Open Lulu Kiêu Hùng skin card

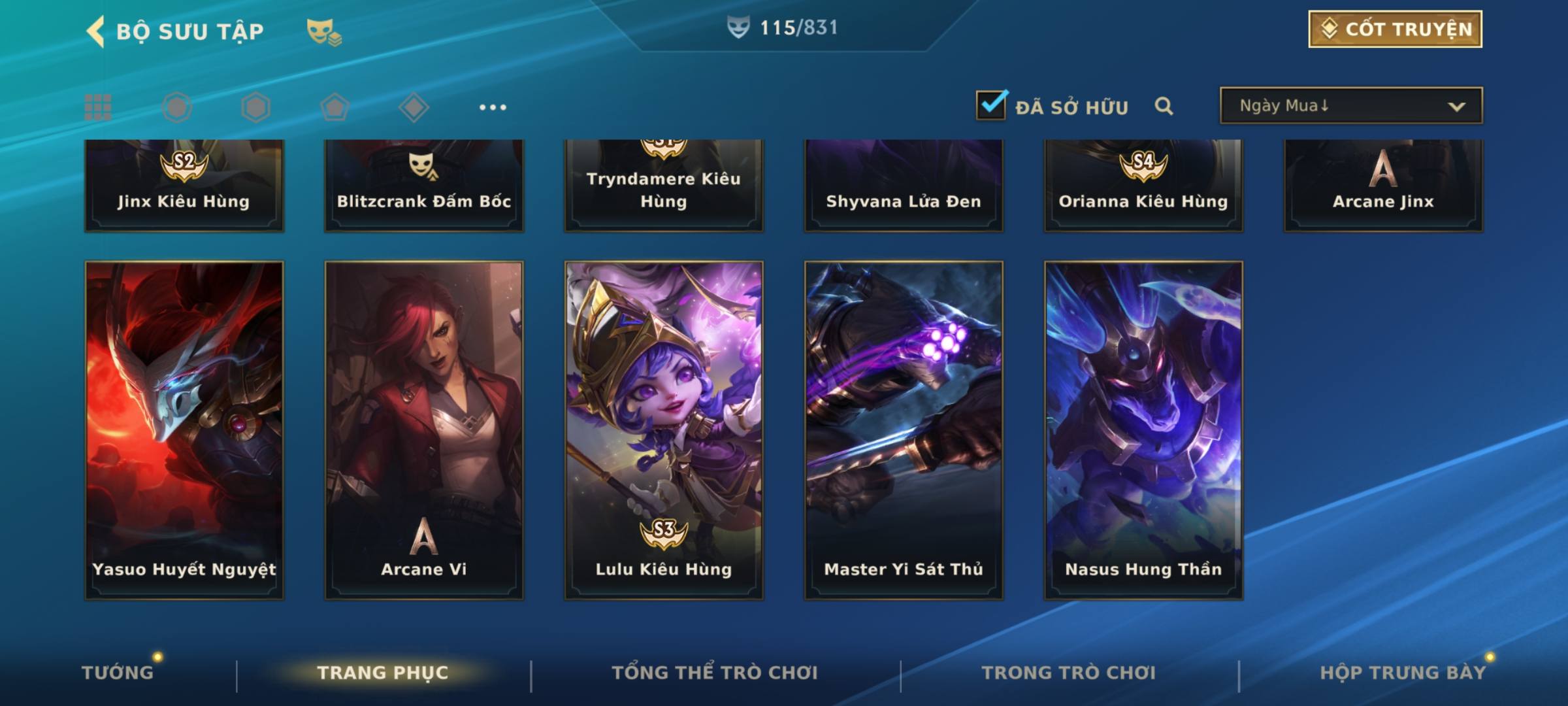(664, 430)
